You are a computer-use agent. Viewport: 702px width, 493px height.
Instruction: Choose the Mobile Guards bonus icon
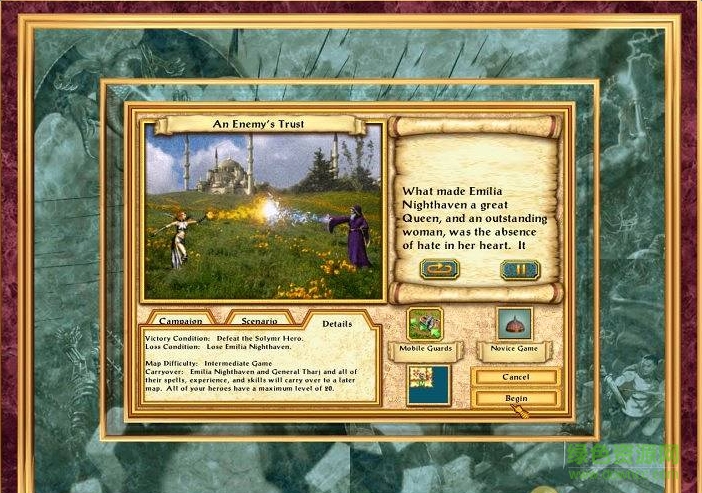coord(426,324)
